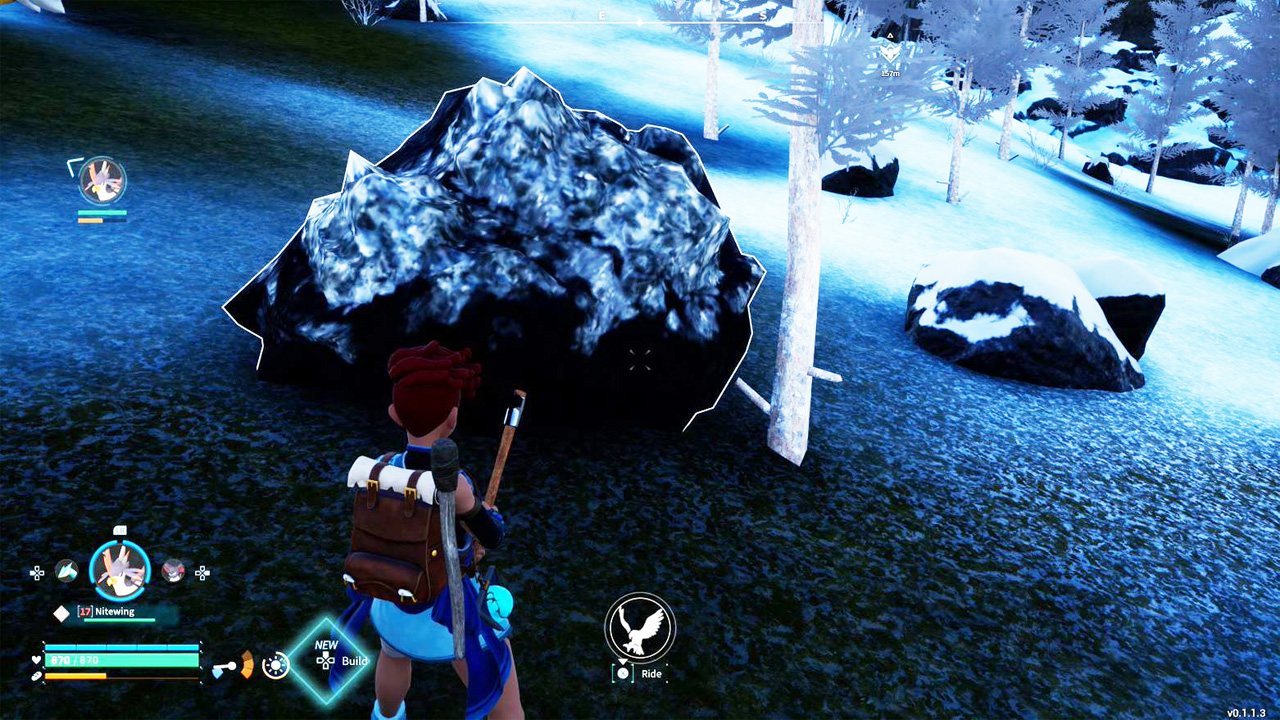Select the Pal thumbnail right of Nitewing

[x=173, y=573]
